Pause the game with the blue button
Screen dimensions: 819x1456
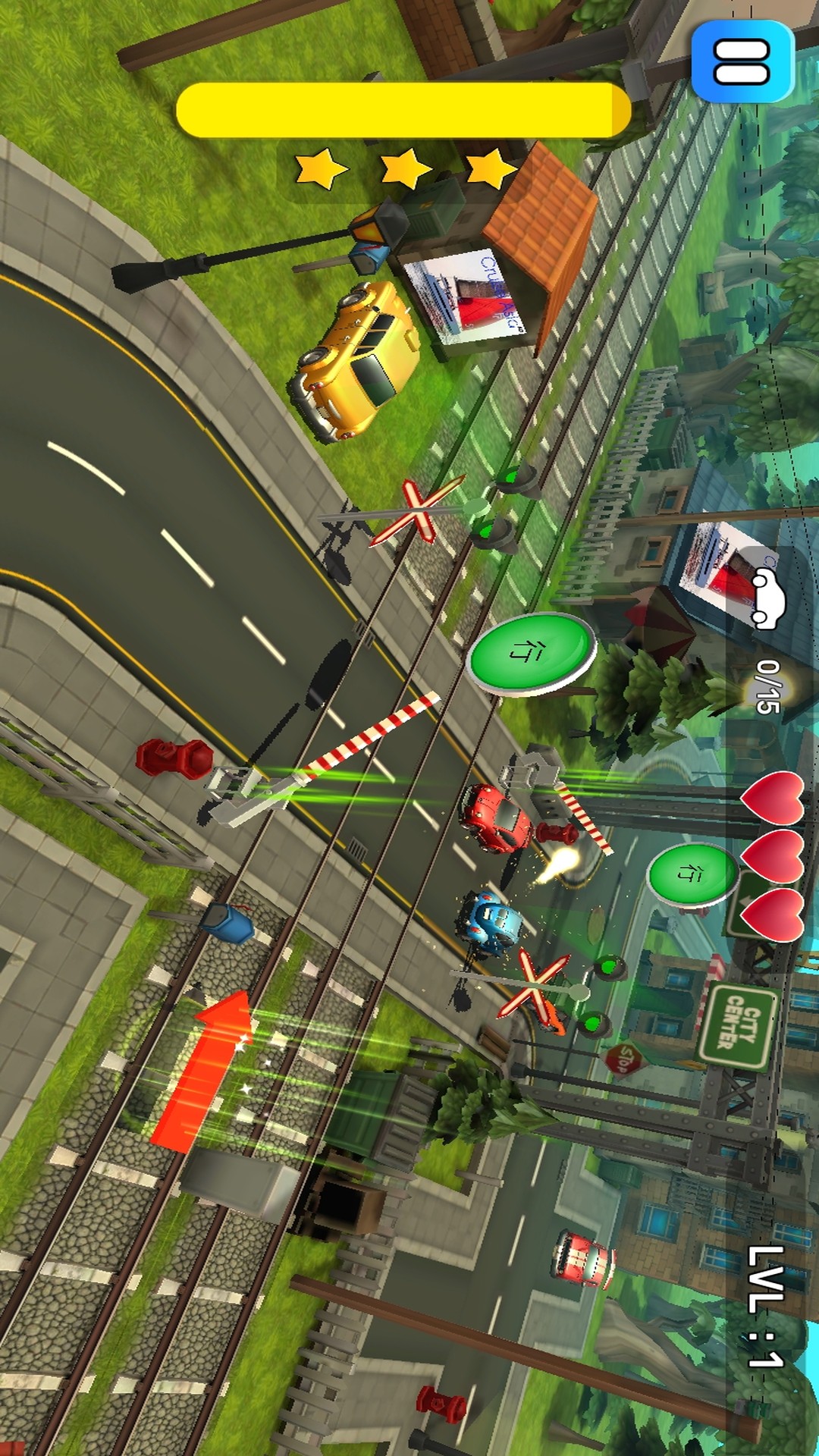(x=742, y=61)
